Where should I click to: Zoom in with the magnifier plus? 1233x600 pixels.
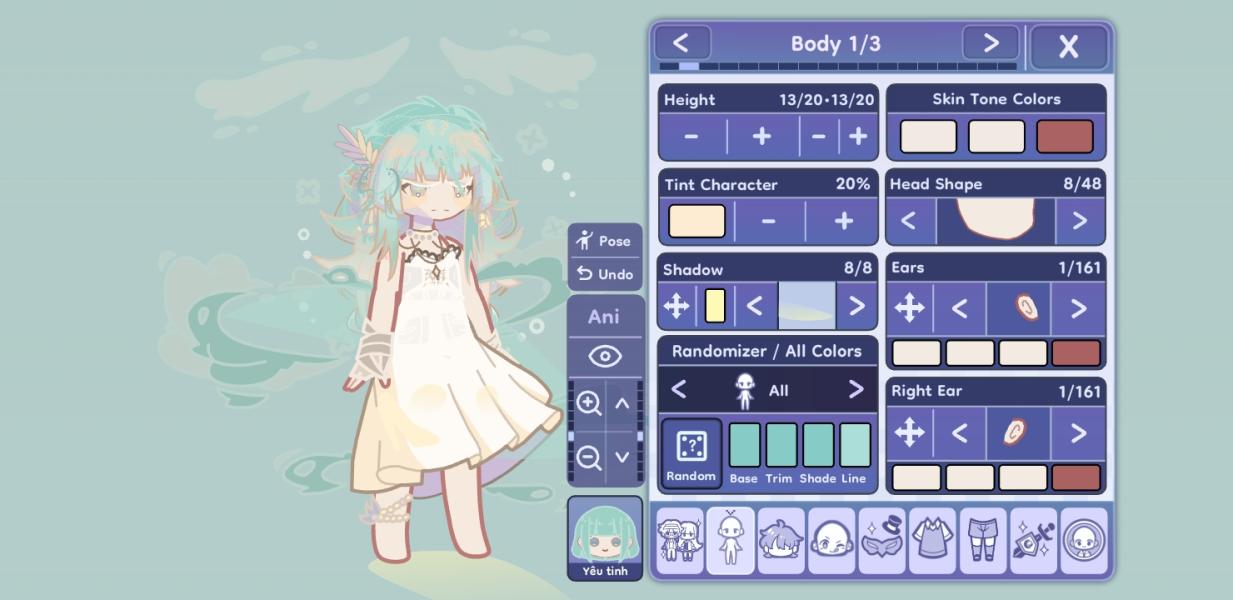click(589, 403)
